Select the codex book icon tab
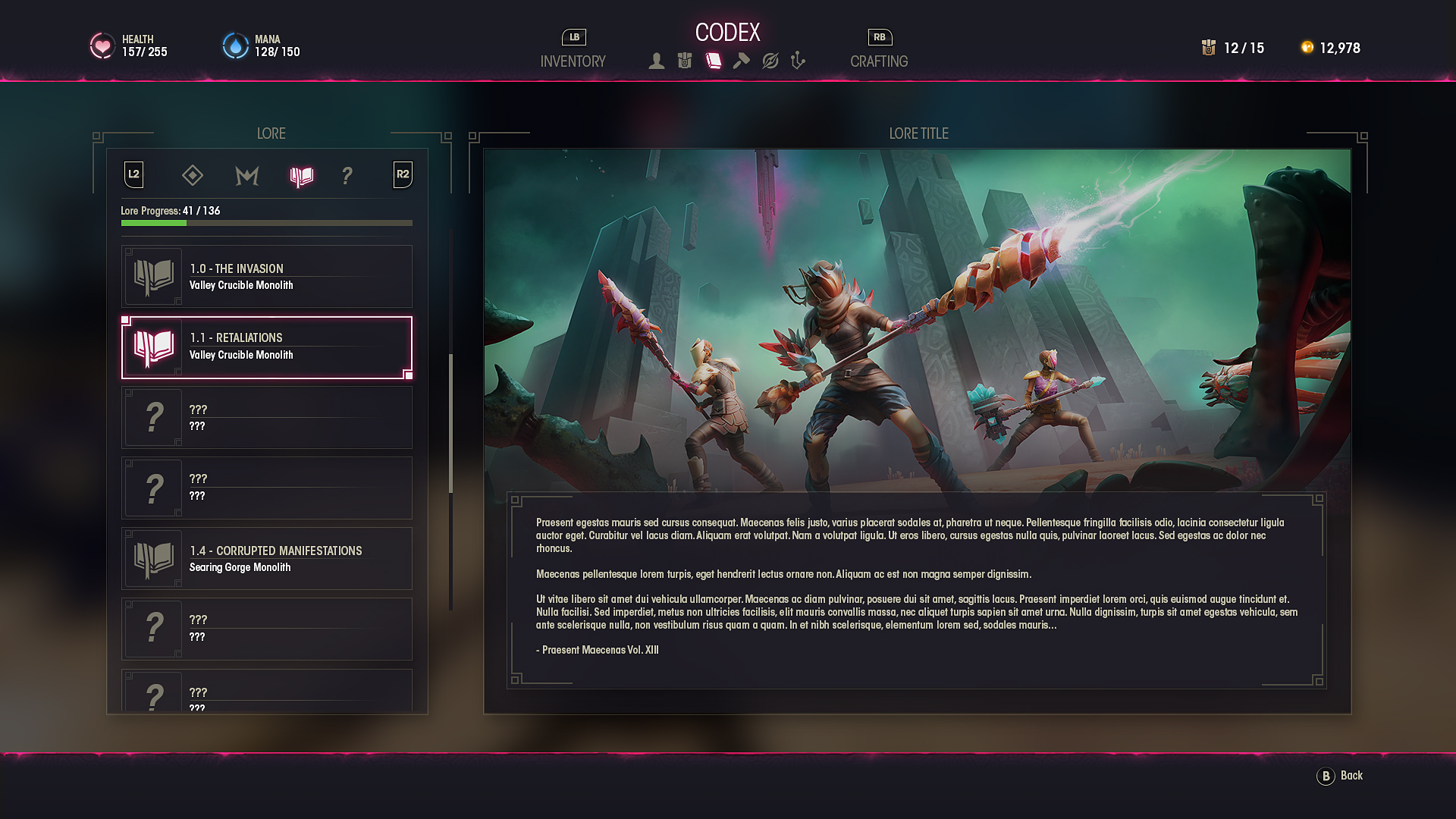The height and width of the screenshot is (819, 1456). (714, 61)
